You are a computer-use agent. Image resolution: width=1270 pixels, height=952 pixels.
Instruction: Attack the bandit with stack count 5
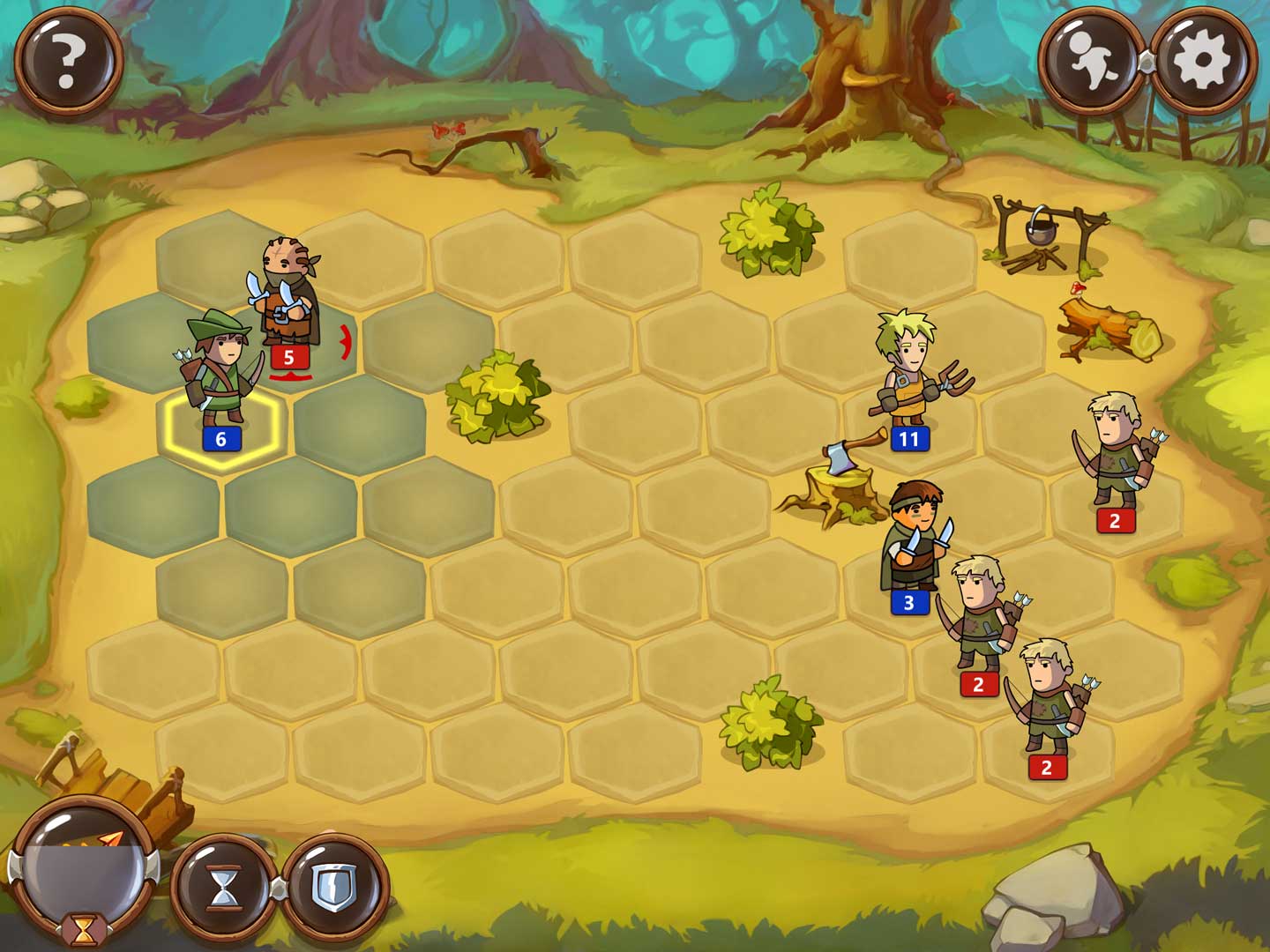tap(287, 300)
